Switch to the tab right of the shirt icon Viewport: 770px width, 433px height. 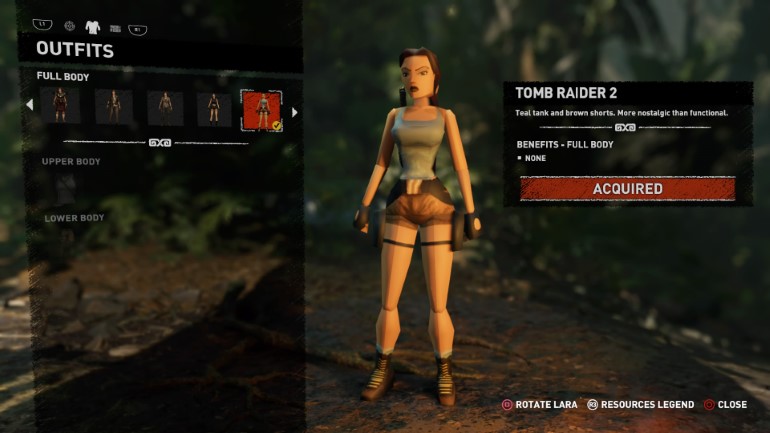point(115,28)
